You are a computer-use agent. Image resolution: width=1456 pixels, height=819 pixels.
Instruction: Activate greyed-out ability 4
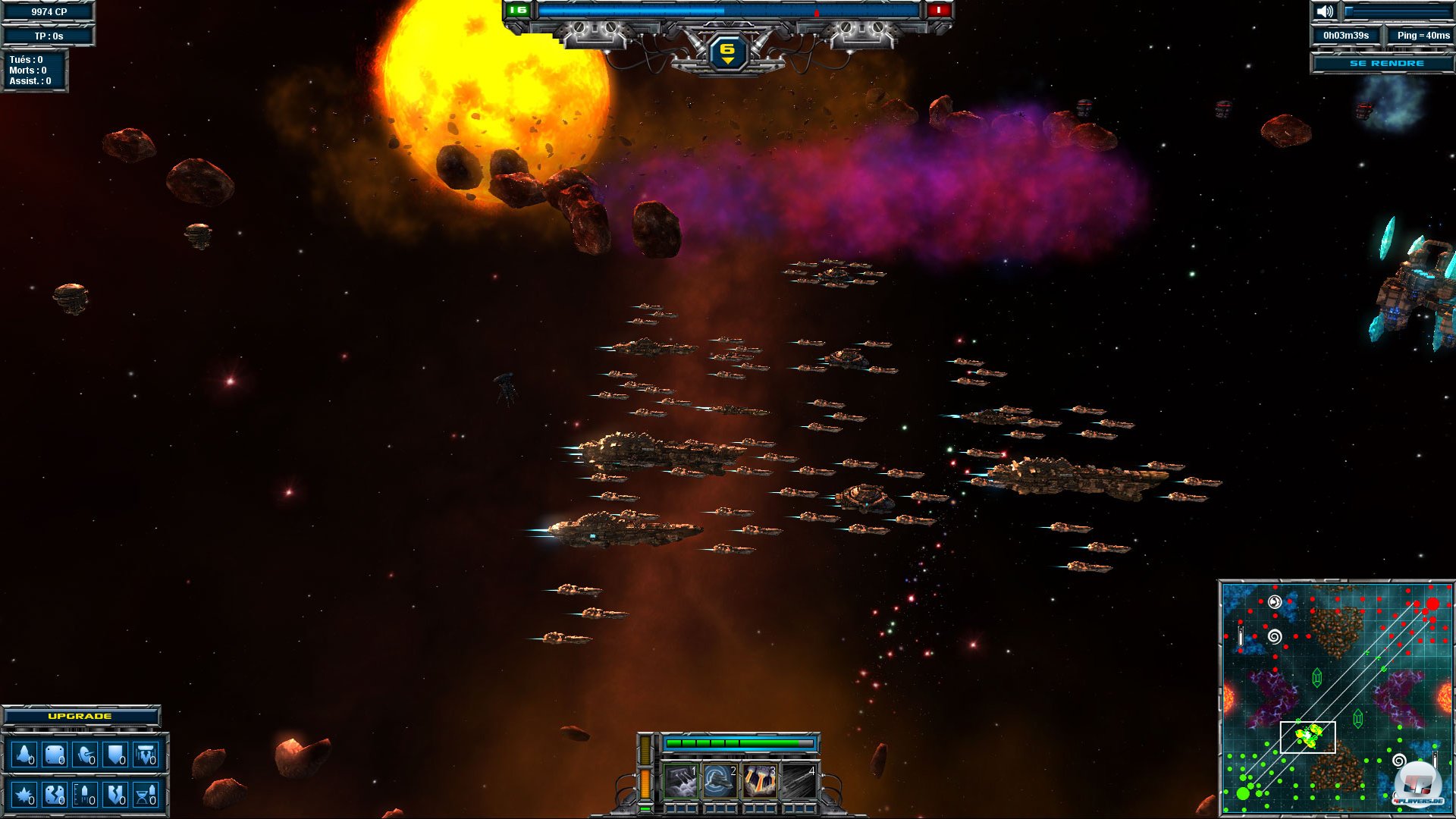click(799, 781)
